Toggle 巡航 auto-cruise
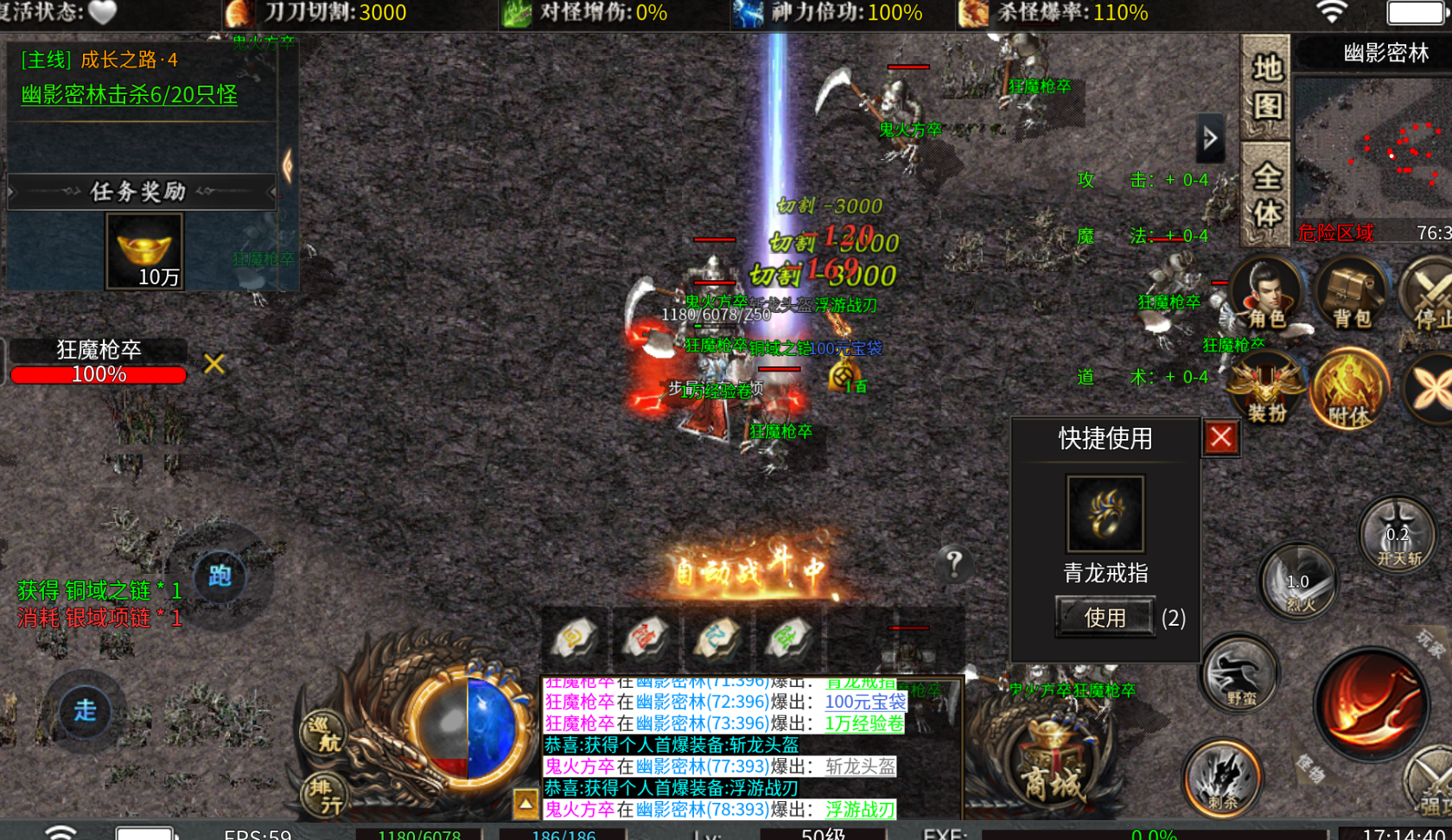 coord(325,733)
